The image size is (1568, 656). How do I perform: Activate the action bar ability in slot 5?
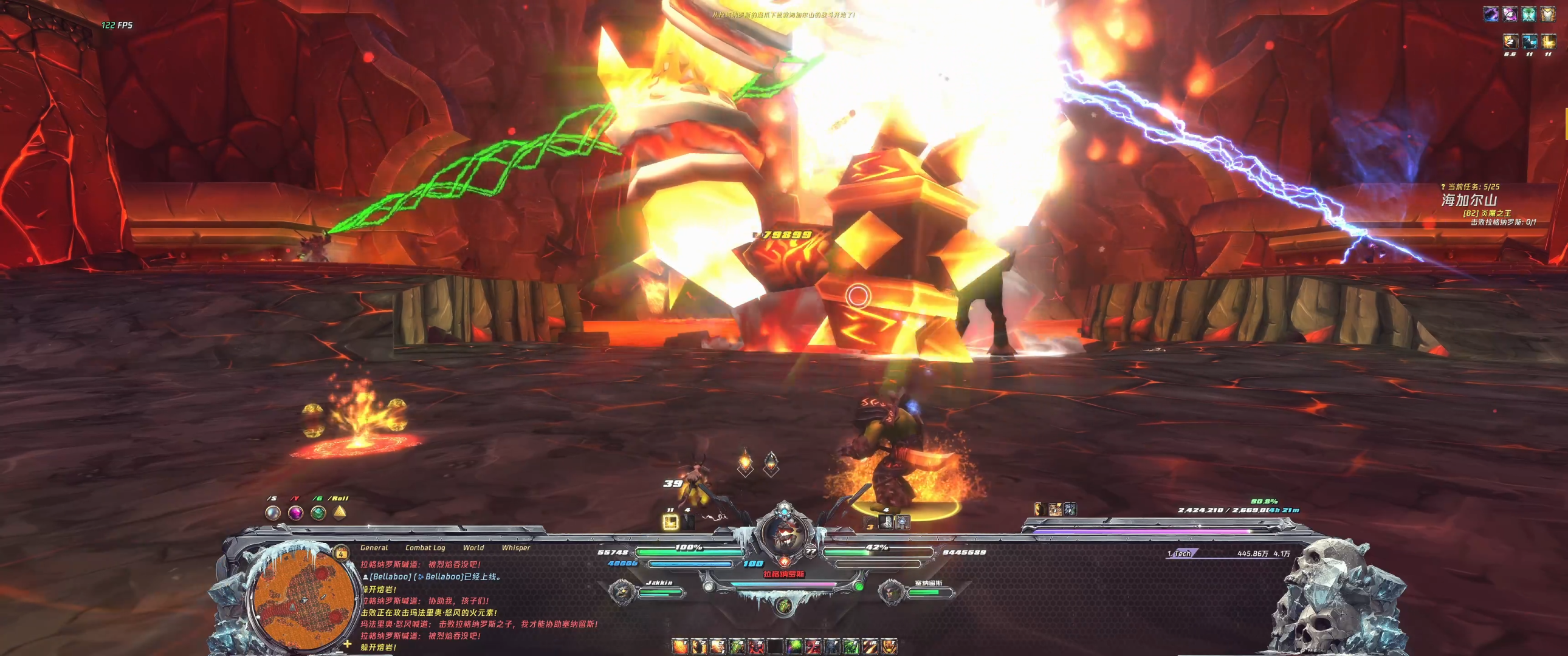click(x=755, y=646)
